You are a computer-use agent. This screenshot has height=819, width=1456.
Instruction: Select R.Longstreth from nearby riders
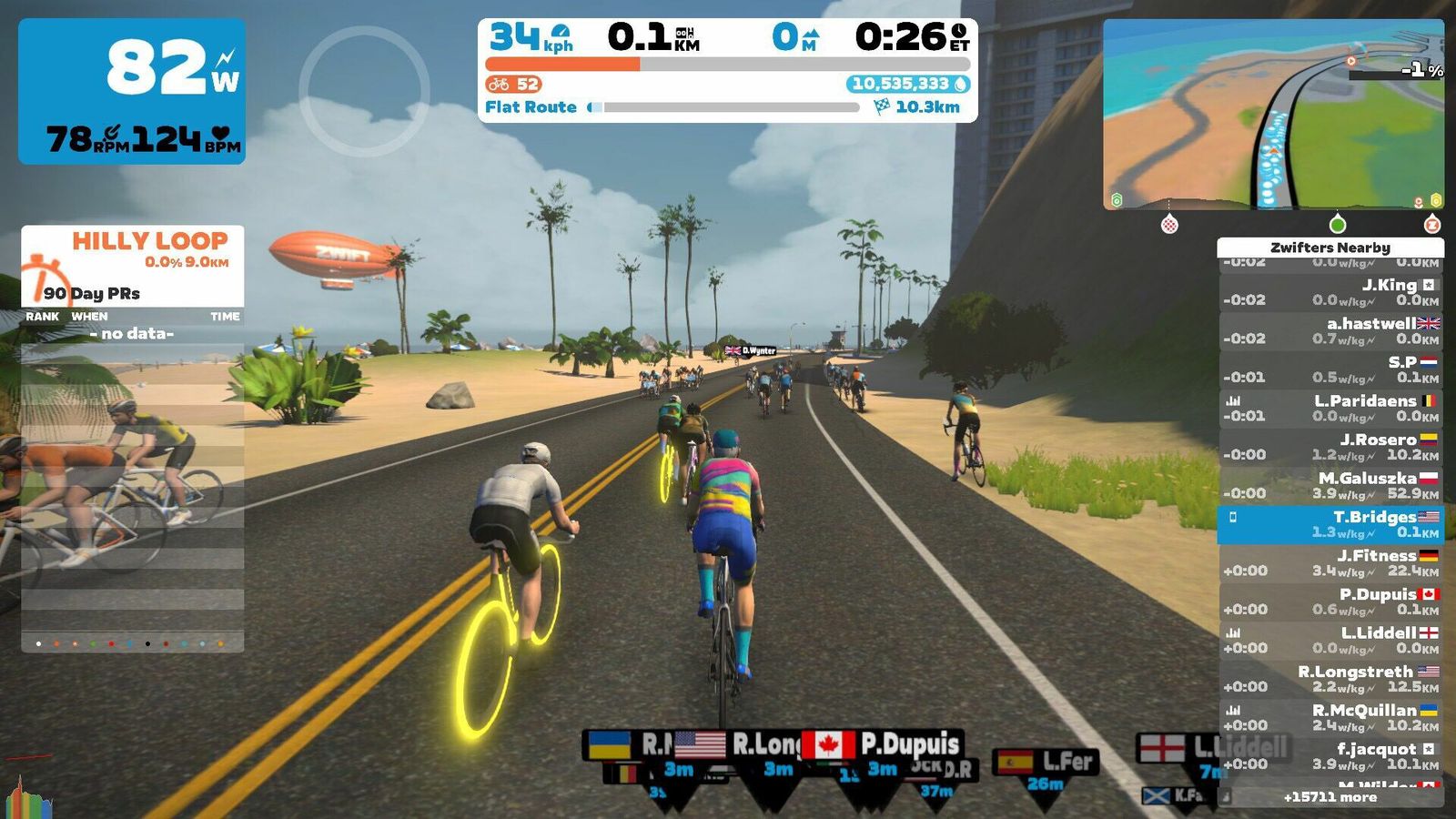click(x=1330, y=679)
